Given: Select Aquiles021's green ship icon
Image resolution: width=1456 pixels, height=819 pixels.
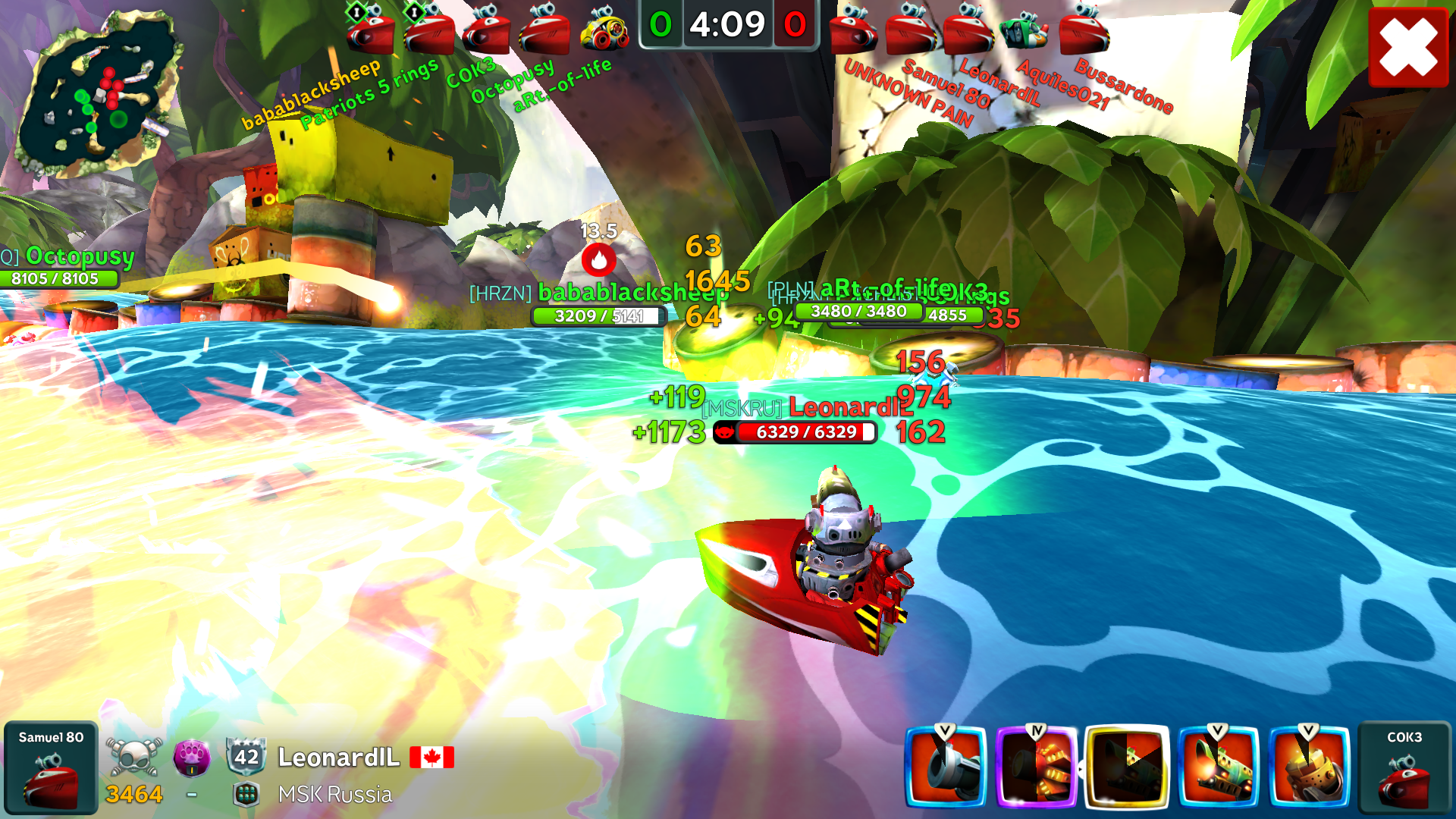Looking at the screenshot, I should coord(1024,30).
